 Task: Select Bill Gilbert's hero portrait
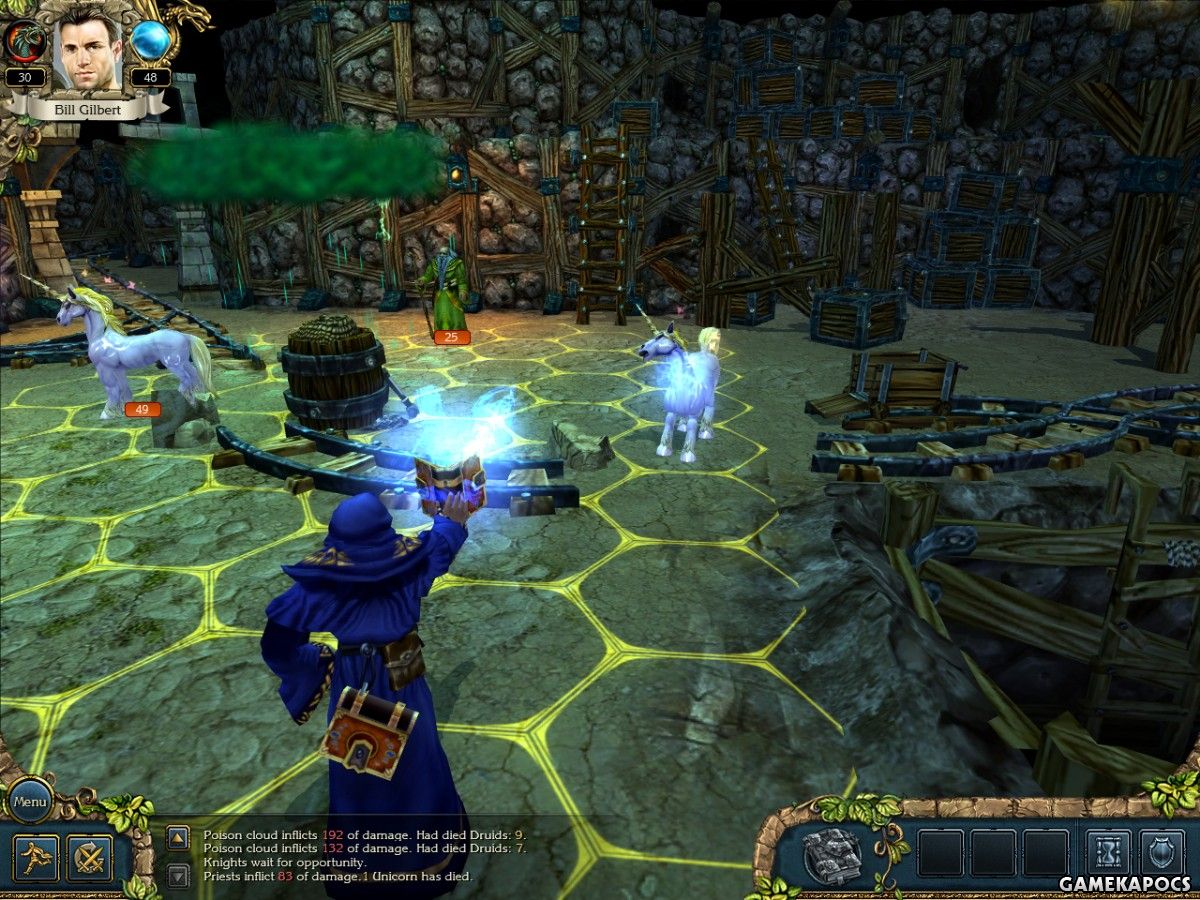88,50
